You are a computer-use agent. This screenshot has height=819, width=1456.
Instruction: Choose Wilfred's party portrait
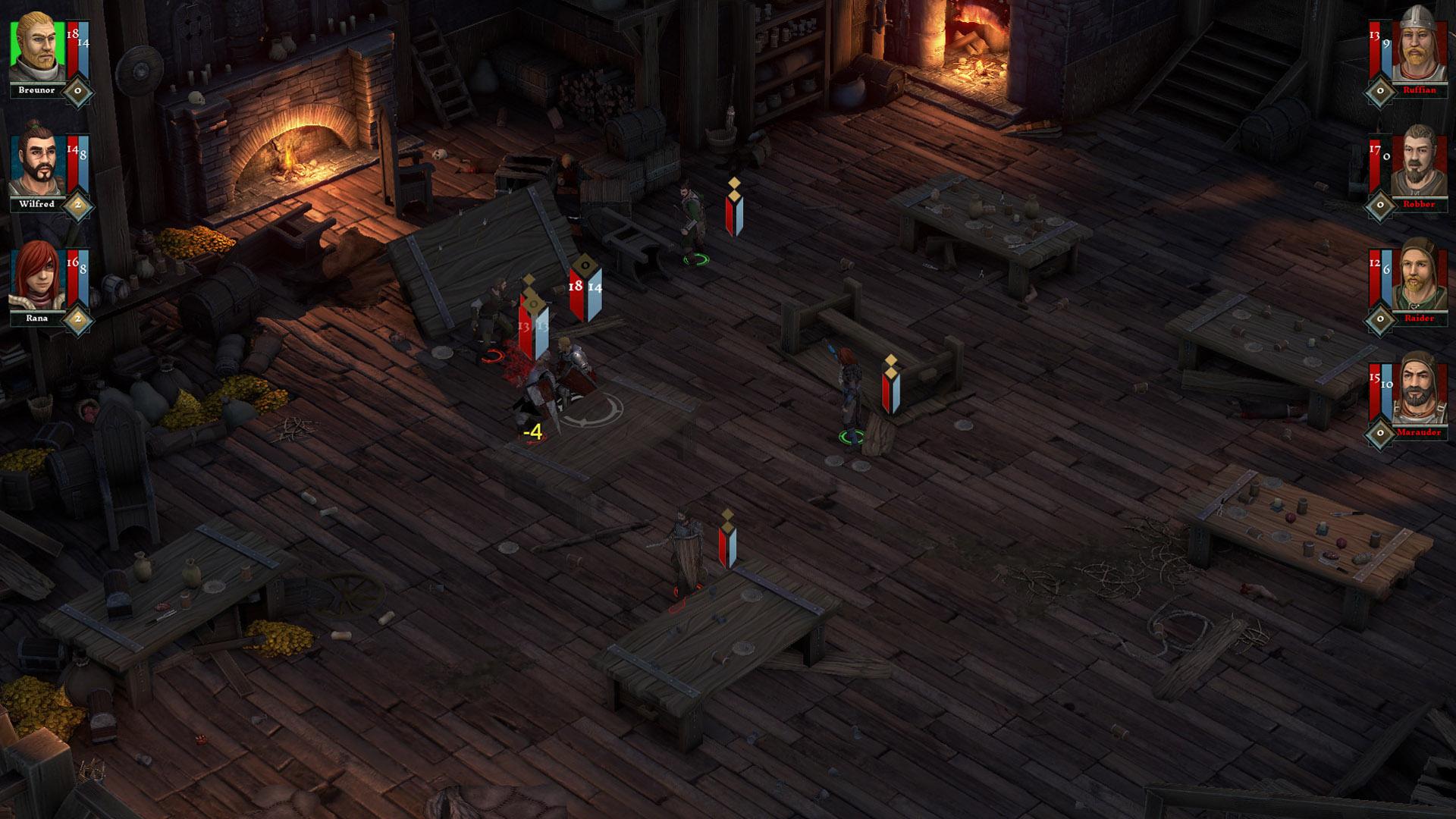point(37,165)
